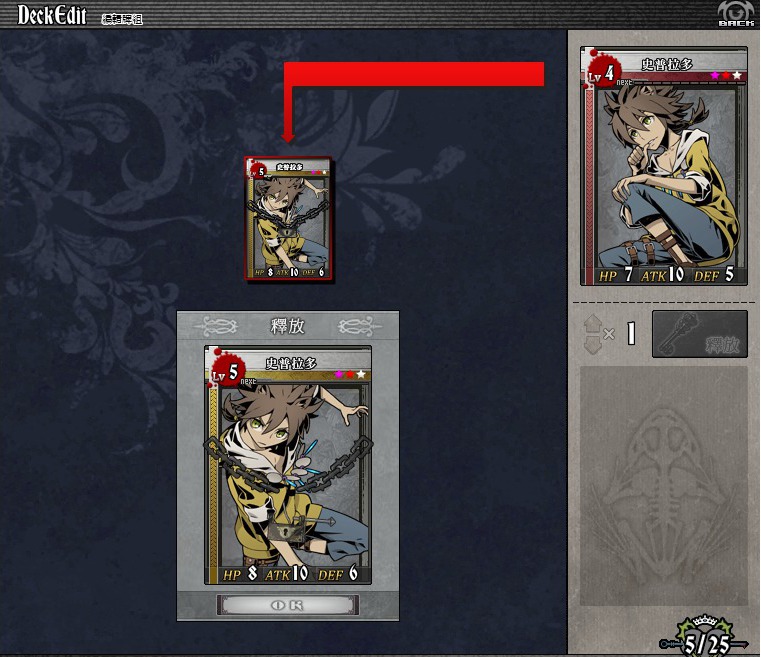The image size is (761, 657).
Task: Click the Lv 4 card in the side panel
Action: click(x=663, y=167)
